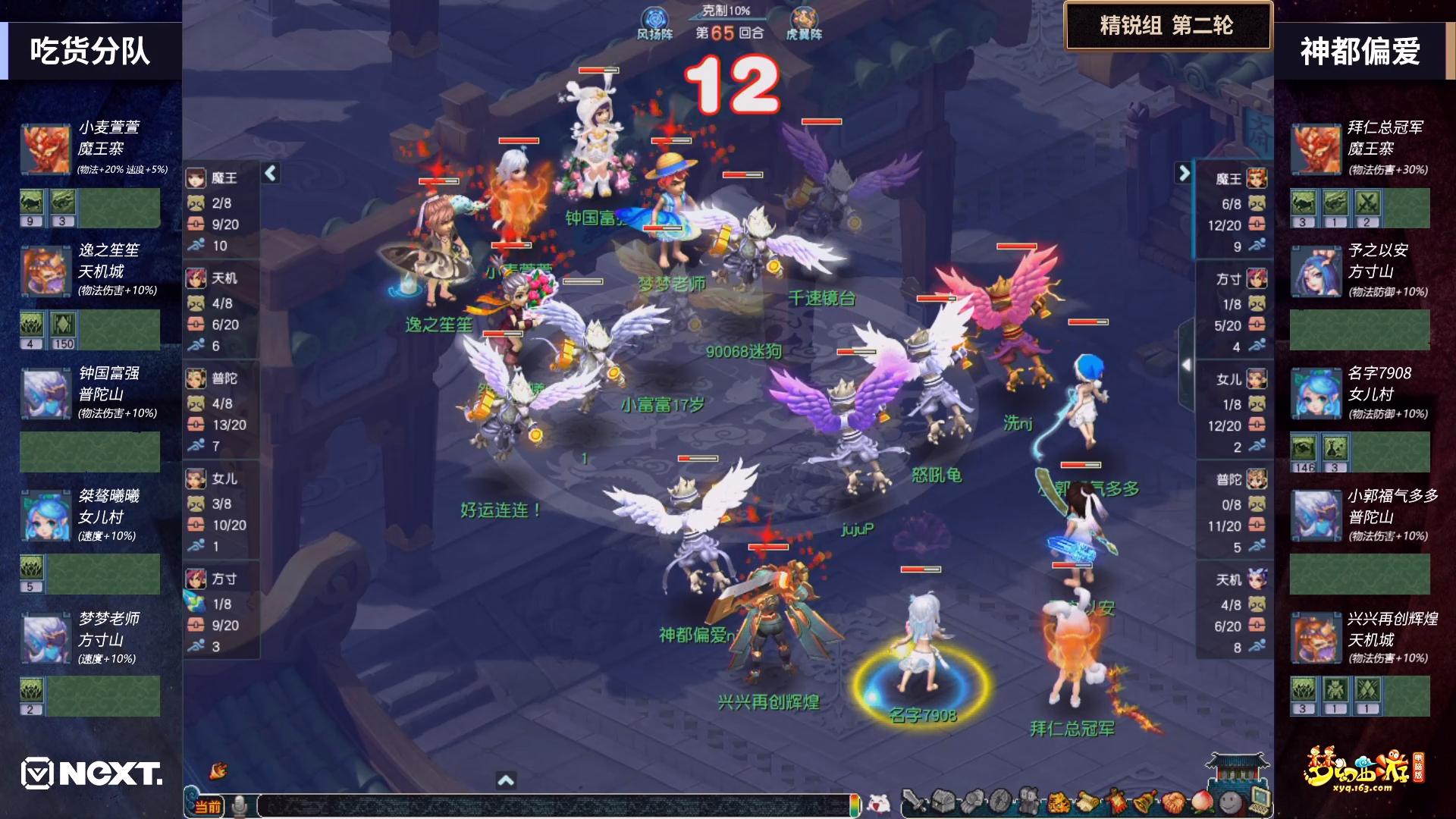Click the party horn icon above chat
This screenshot has height=819, width=1456.
tap(218, 771)
